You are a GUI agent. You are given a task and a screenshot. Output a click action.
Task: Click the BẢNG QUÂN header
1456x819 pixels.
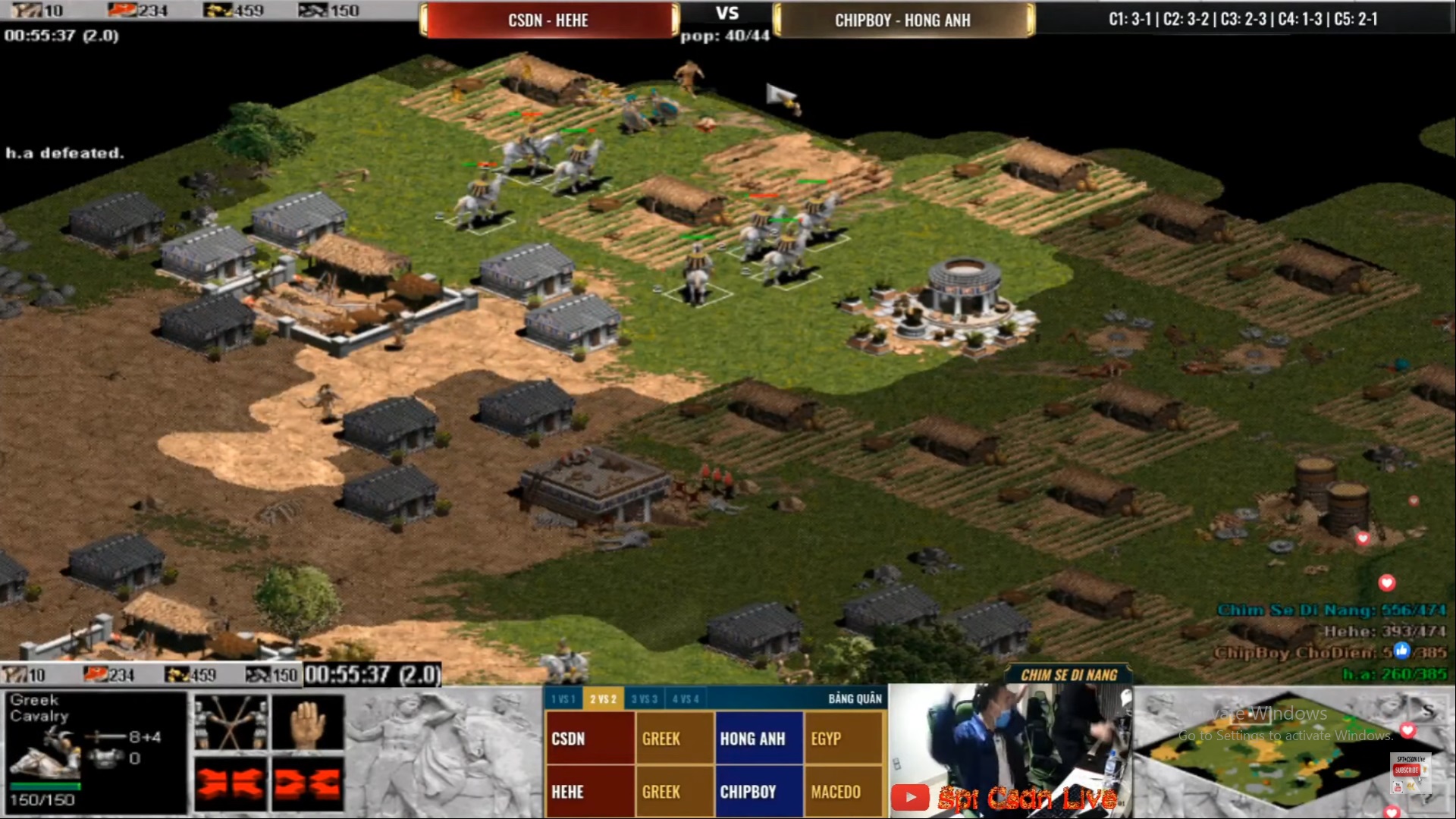click(855, 699)
